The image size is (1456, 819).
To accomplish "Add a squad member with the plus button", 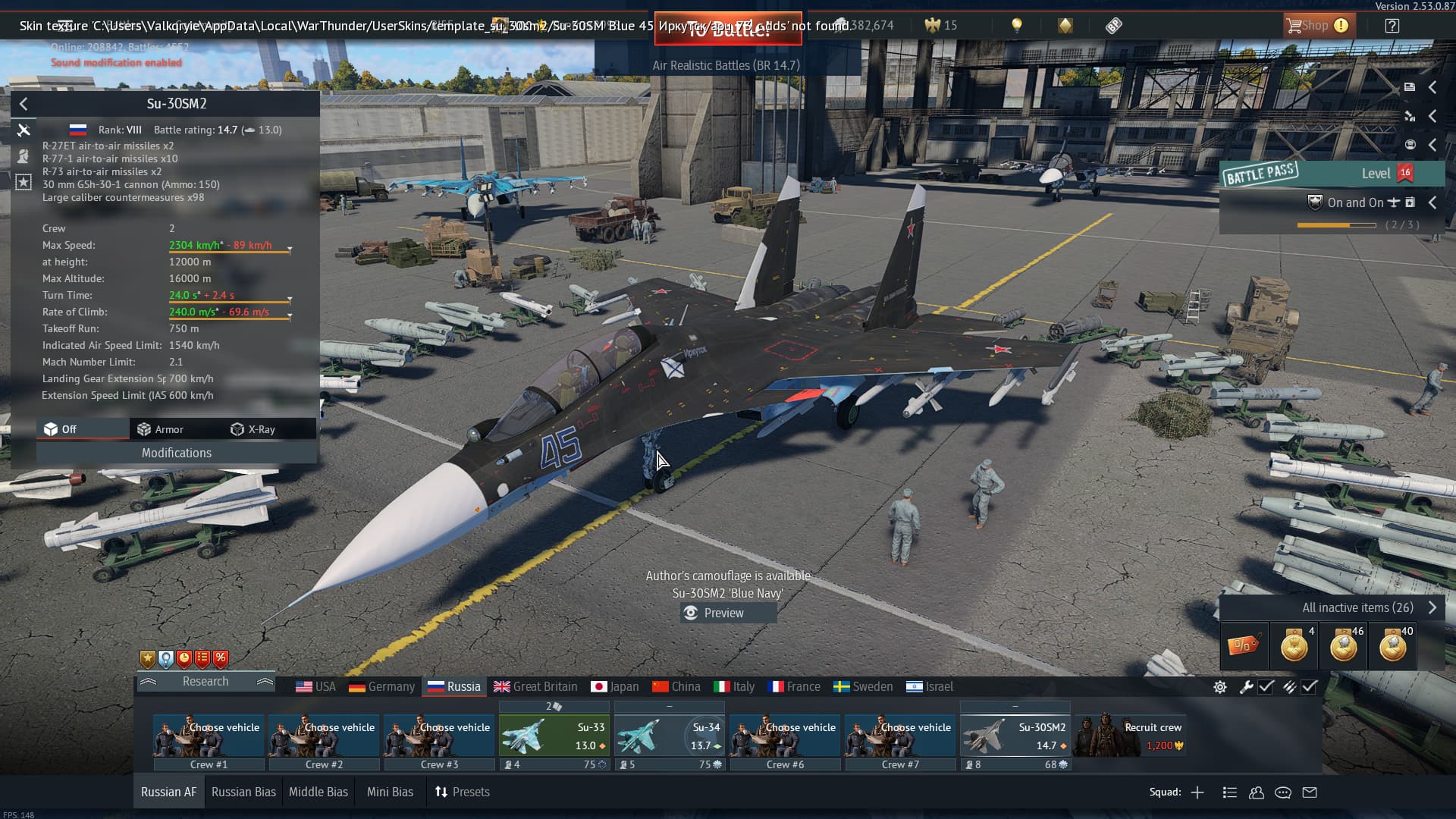I will point(1197,792).
